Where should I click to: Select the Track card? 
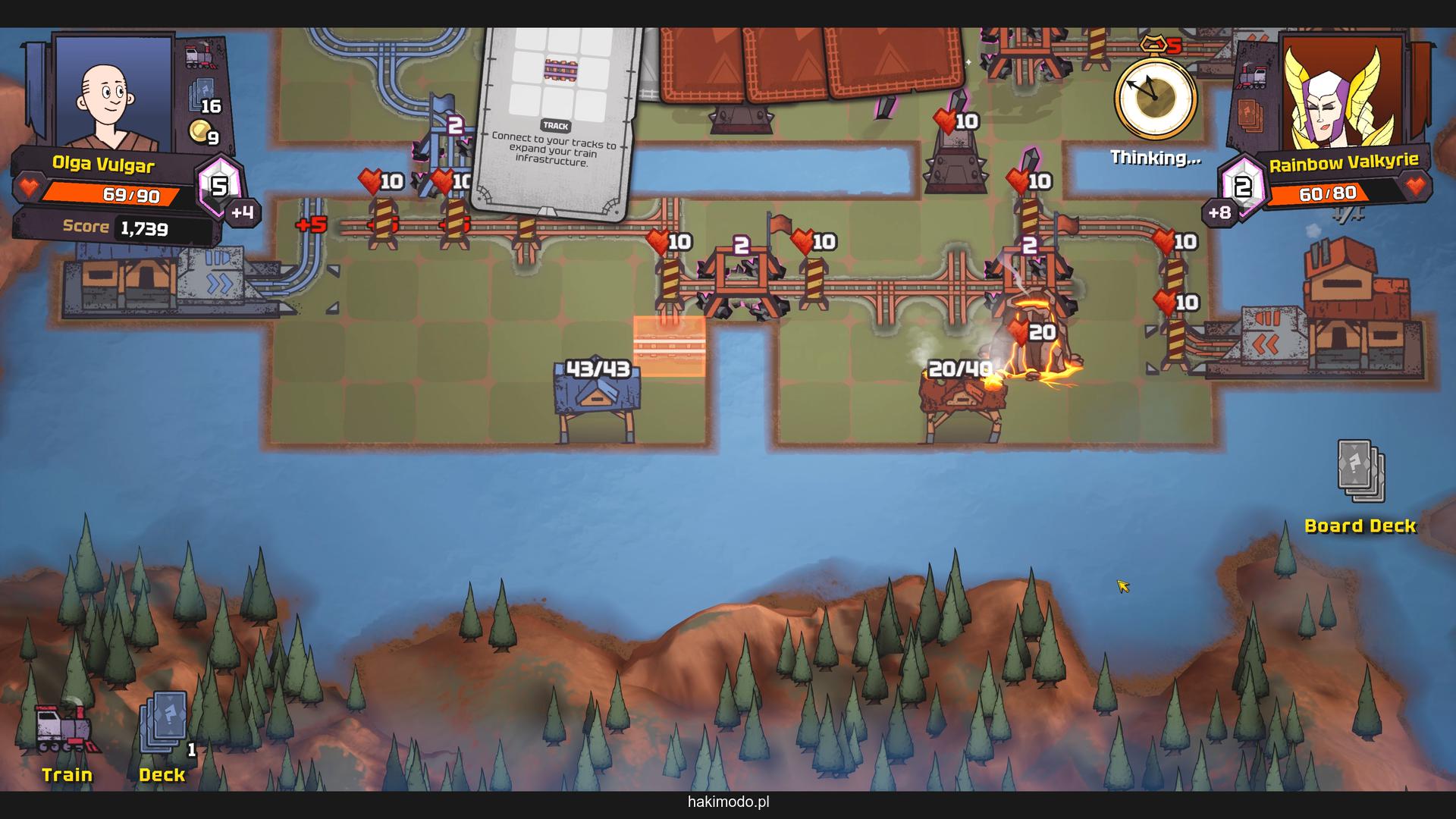tap(556, 121)
